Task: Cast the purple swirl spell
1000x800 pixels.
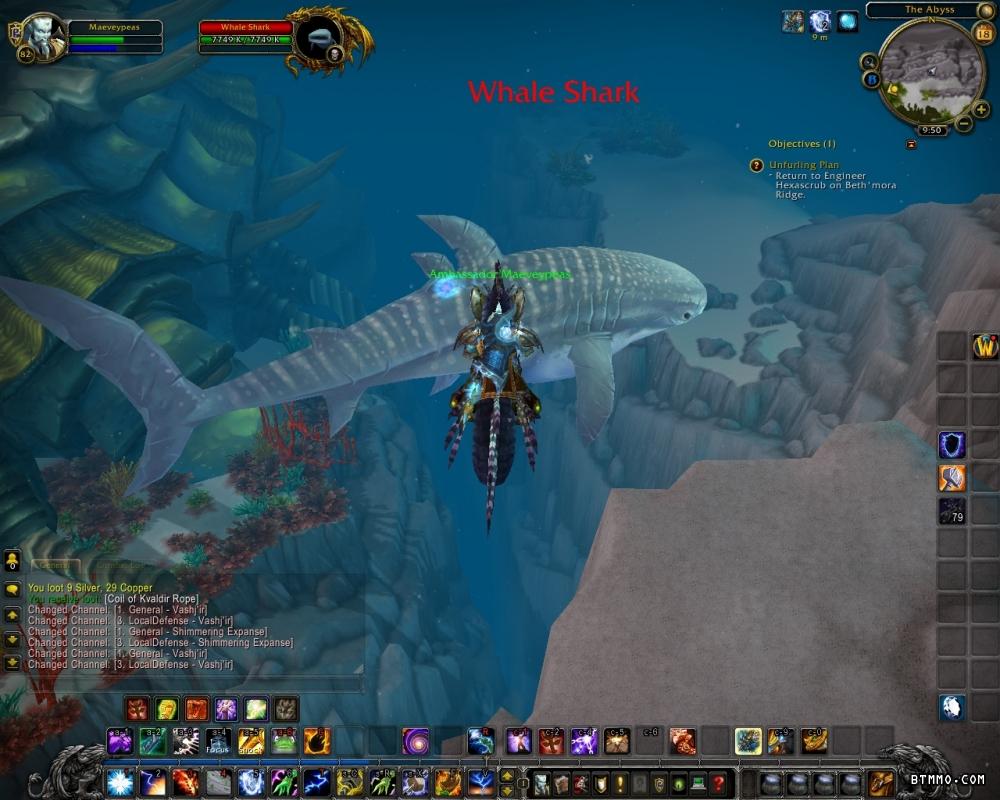Action: pyautogui.click(x=416, y=741)
